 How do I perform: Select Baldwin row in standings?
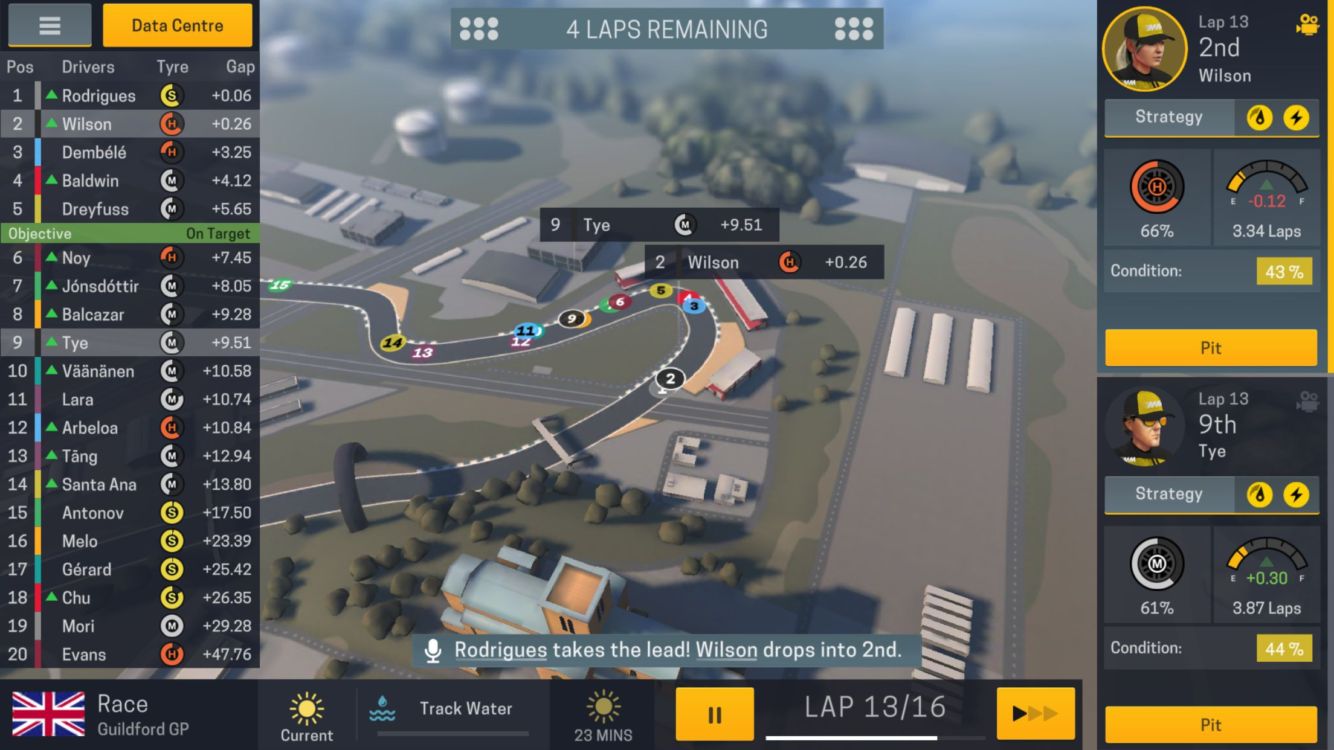click(x=129, y=181)
